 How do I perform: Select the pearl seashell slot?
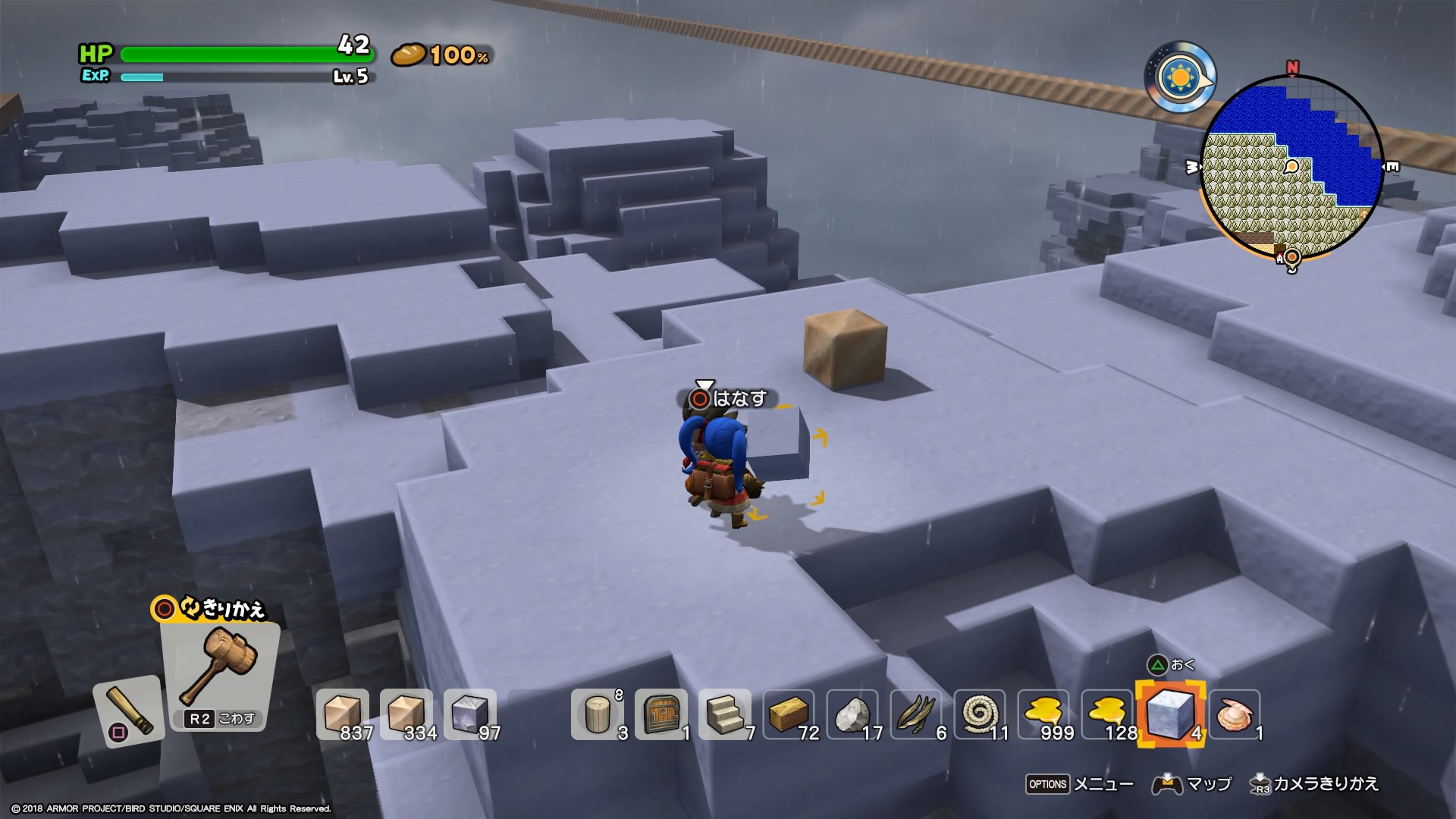click(x=1235, y=714)
